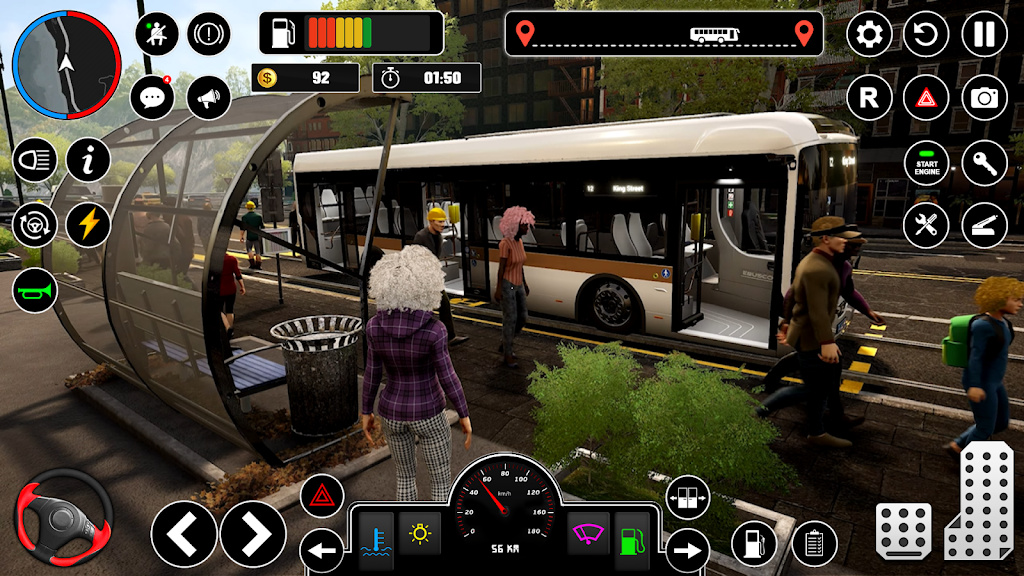1024x576 pixels.
Task: Tap the Start Engine button
Action: pos(926,163)
